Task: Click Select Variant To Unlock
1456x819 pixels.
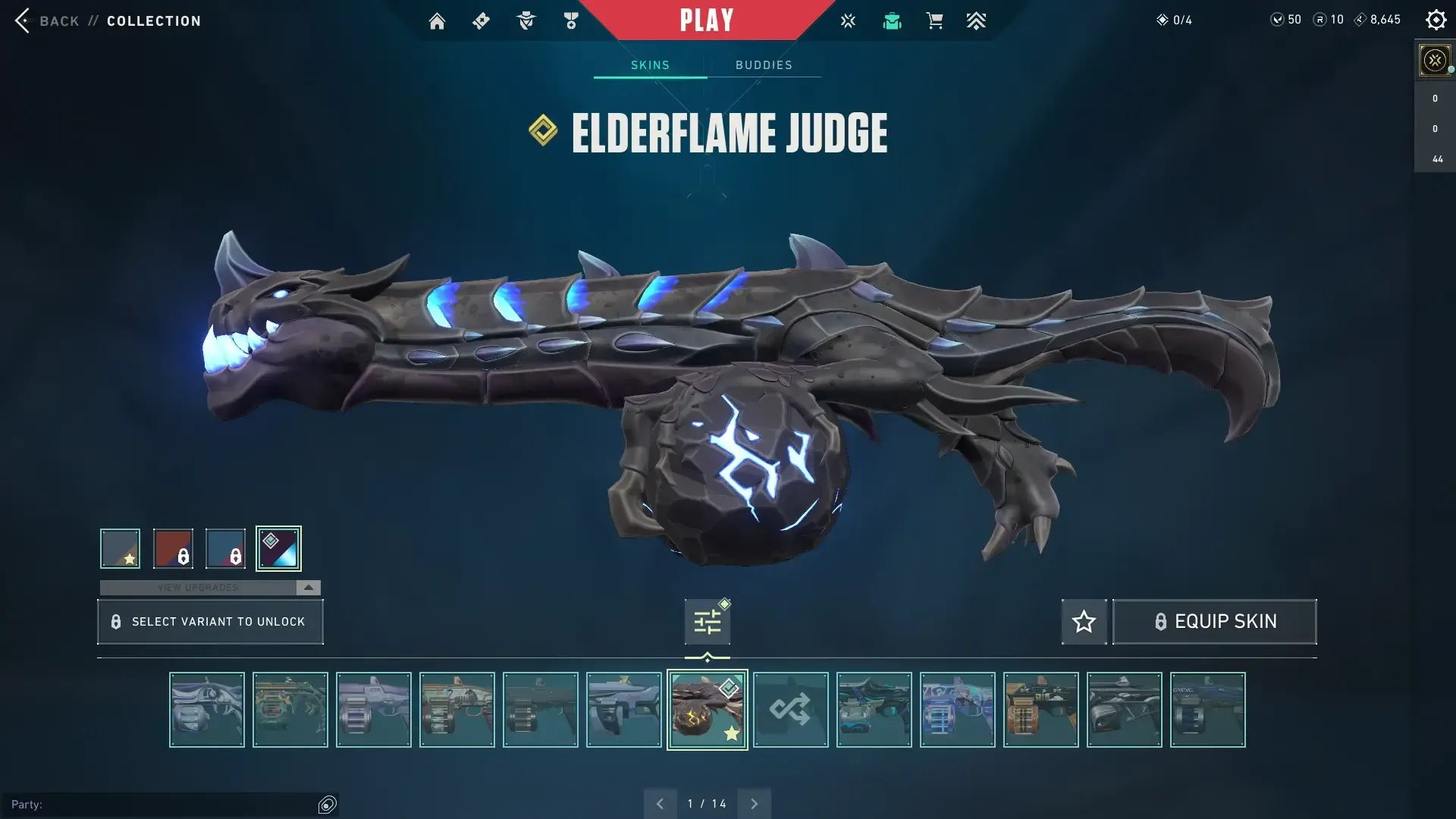Action: (210, 621)
